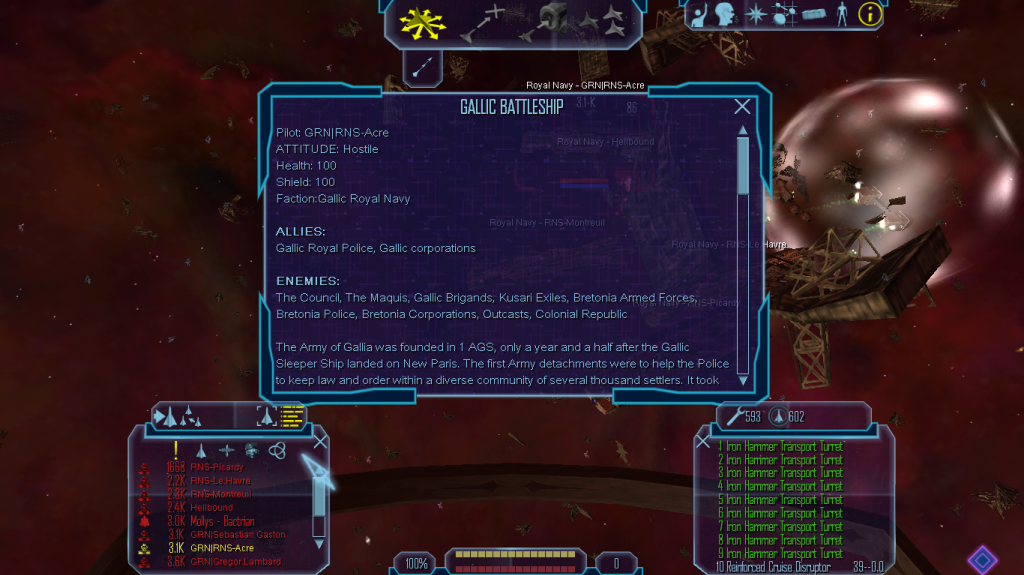Viewport: 1024px width, 575px height.
Task: Open the inventory cargo icon
Action: [814, 14]
